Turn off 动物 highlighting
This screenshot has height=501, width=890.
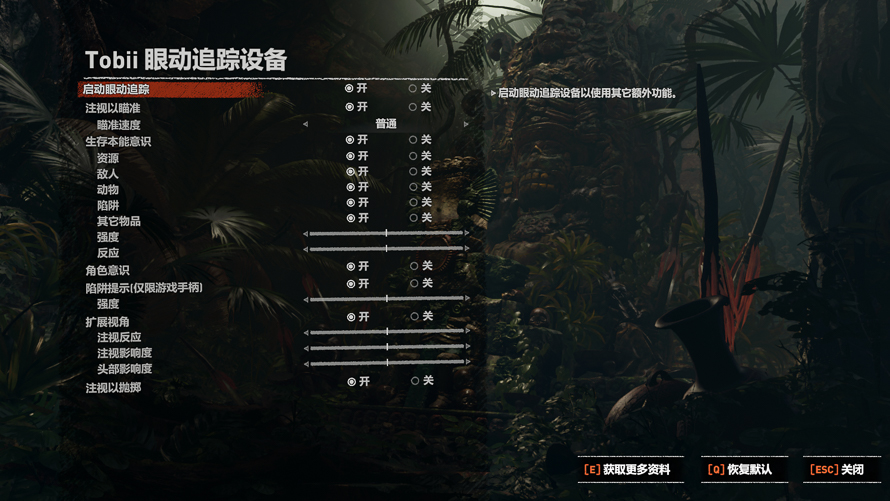click(x=413, y=187)
